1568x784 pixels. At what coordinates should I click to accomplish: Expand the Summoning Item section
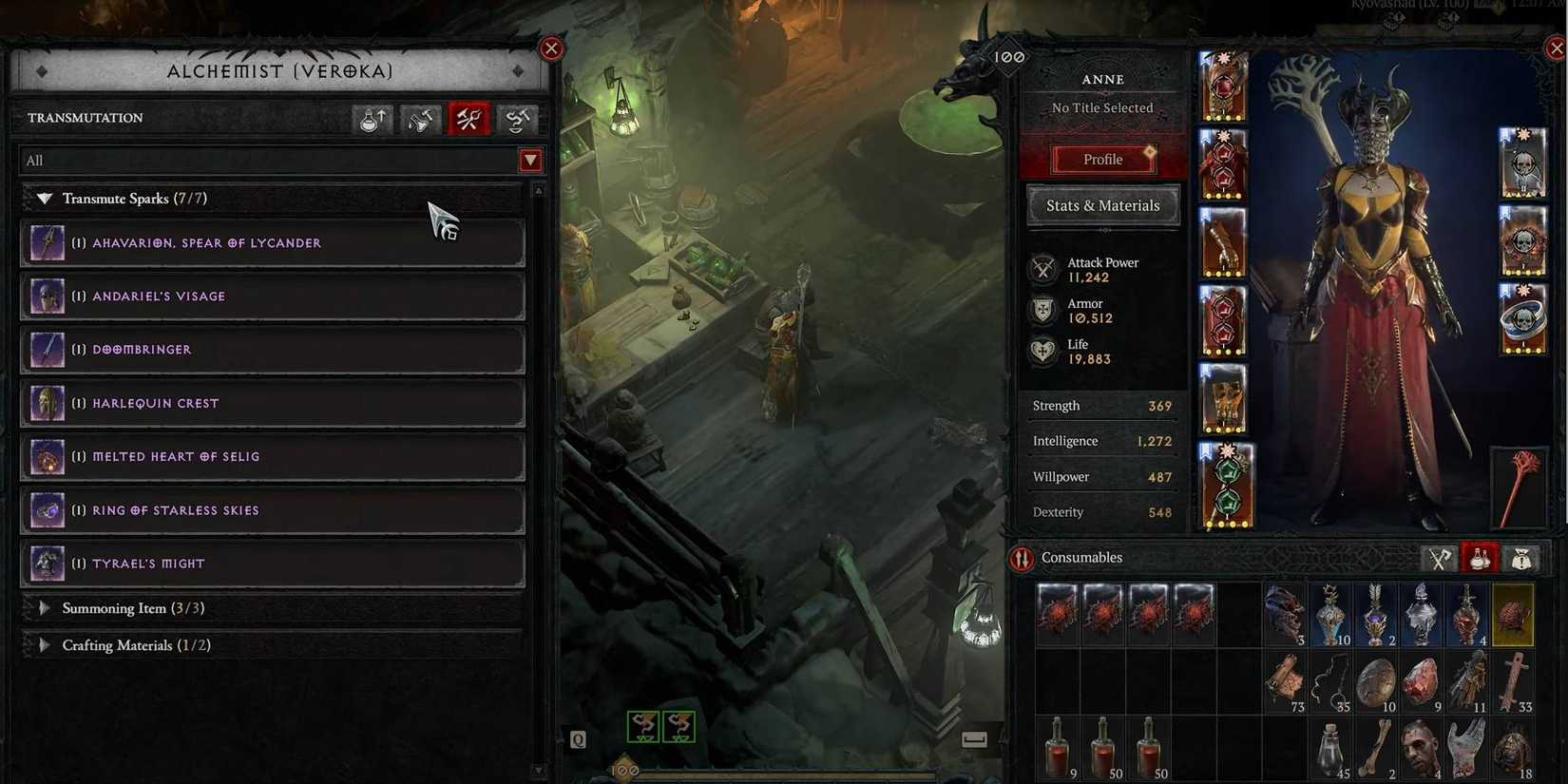45,607
